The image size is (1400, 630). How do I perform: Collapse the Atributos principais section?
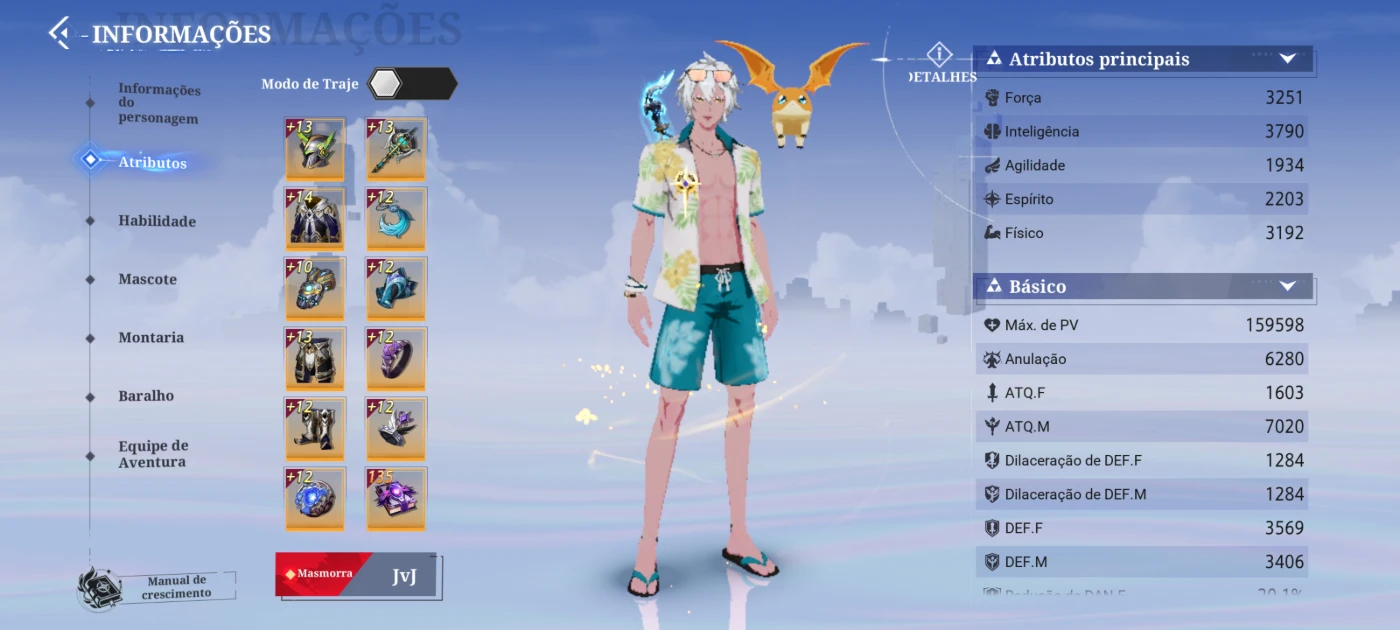[x=1288, y=59]
